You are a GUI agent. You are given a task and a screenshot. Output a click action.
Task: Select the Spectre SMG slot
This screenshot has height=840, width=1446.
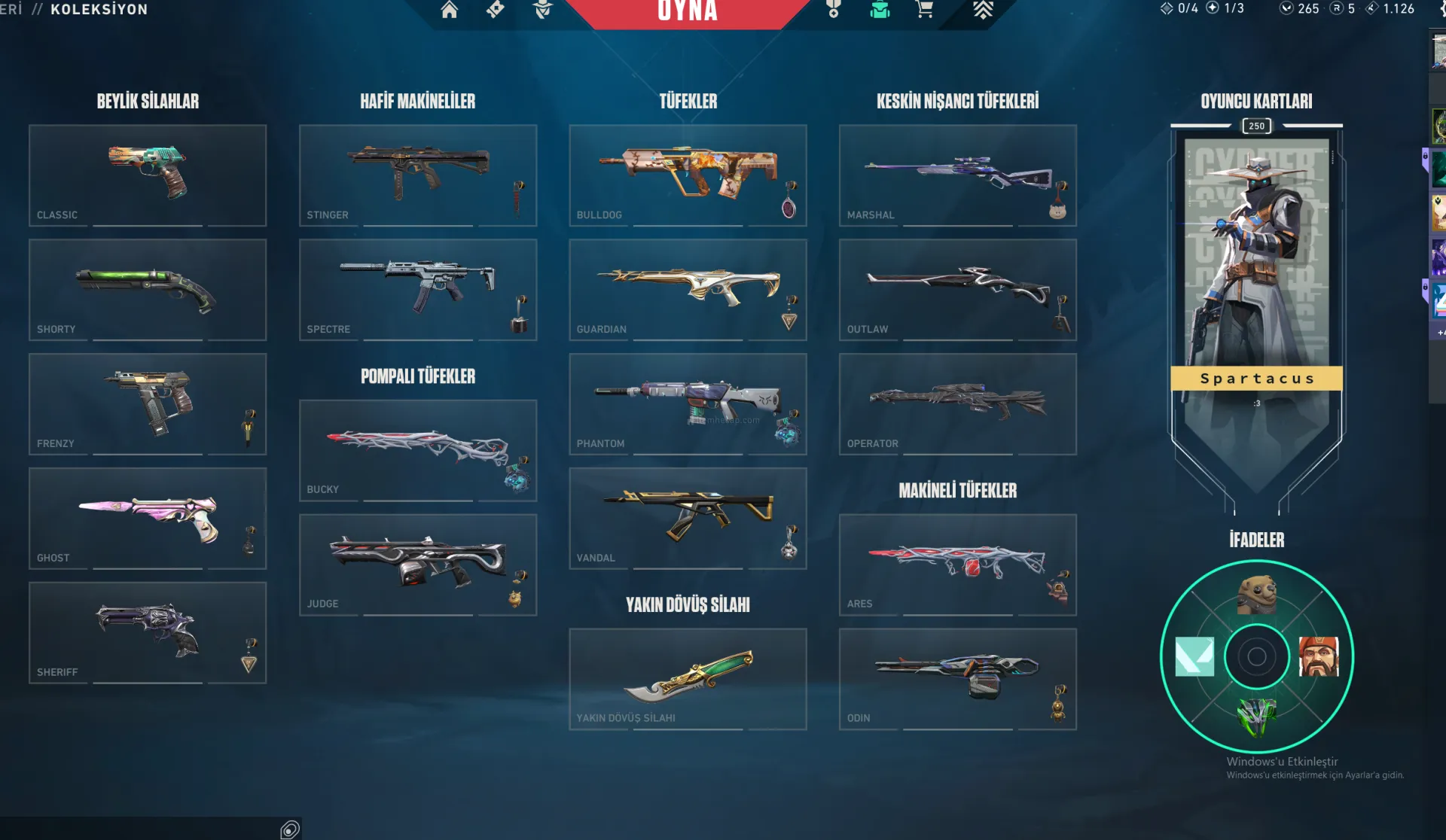click(417, 290)
